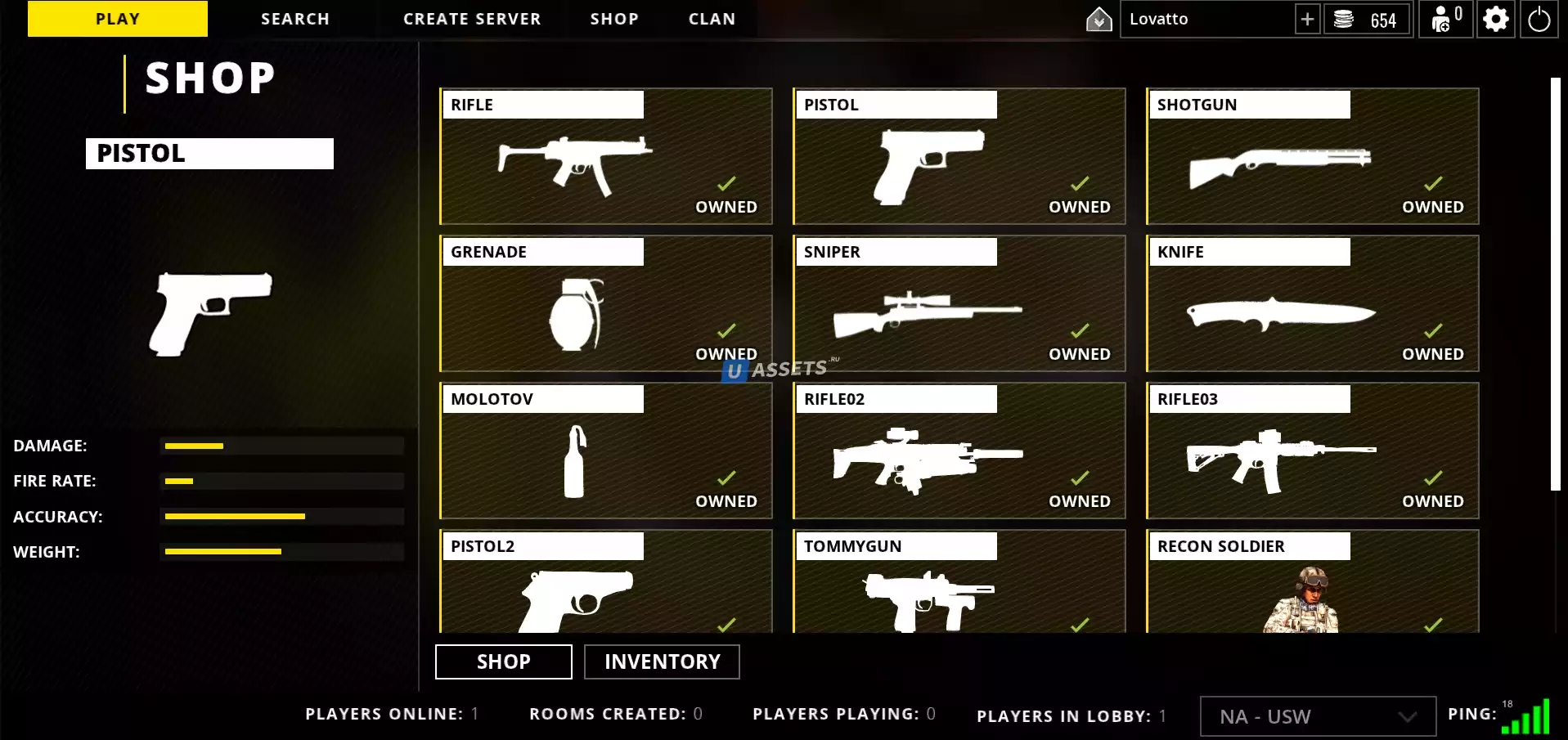Open the Create Server tab

tap(472, 19)
